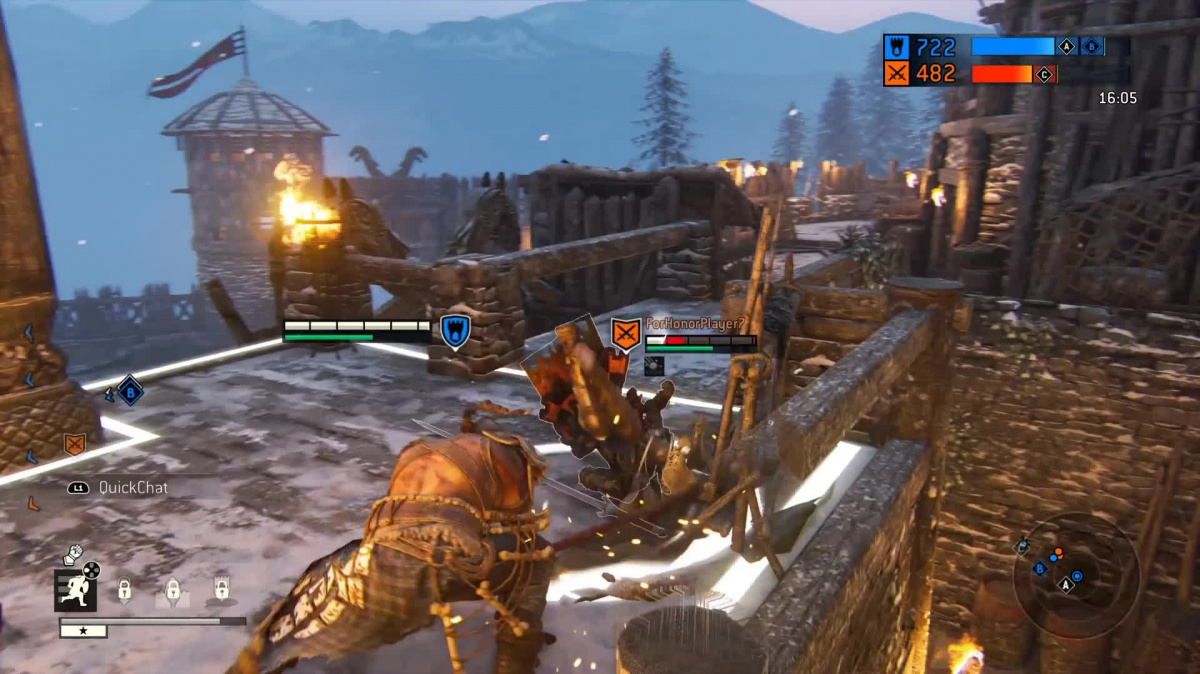The image size is (1200, 674).
Task: Open the QuickChat panel
Action: coord(119,488)
